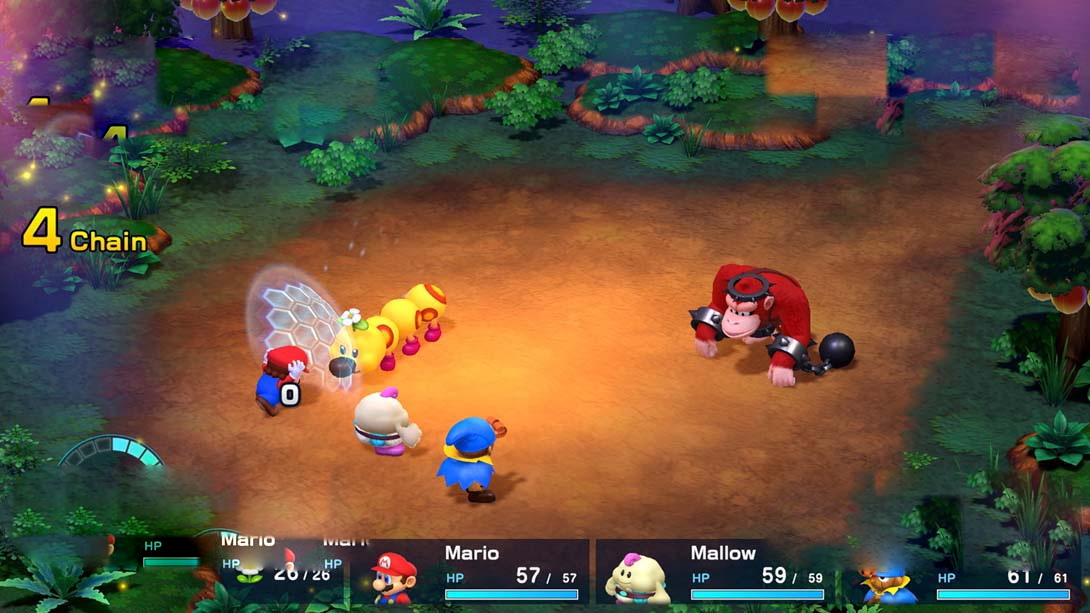Select Geno's portrait in the party panel
The height and width of the screenshot is (613, 1090).
(x=887, y=582)
